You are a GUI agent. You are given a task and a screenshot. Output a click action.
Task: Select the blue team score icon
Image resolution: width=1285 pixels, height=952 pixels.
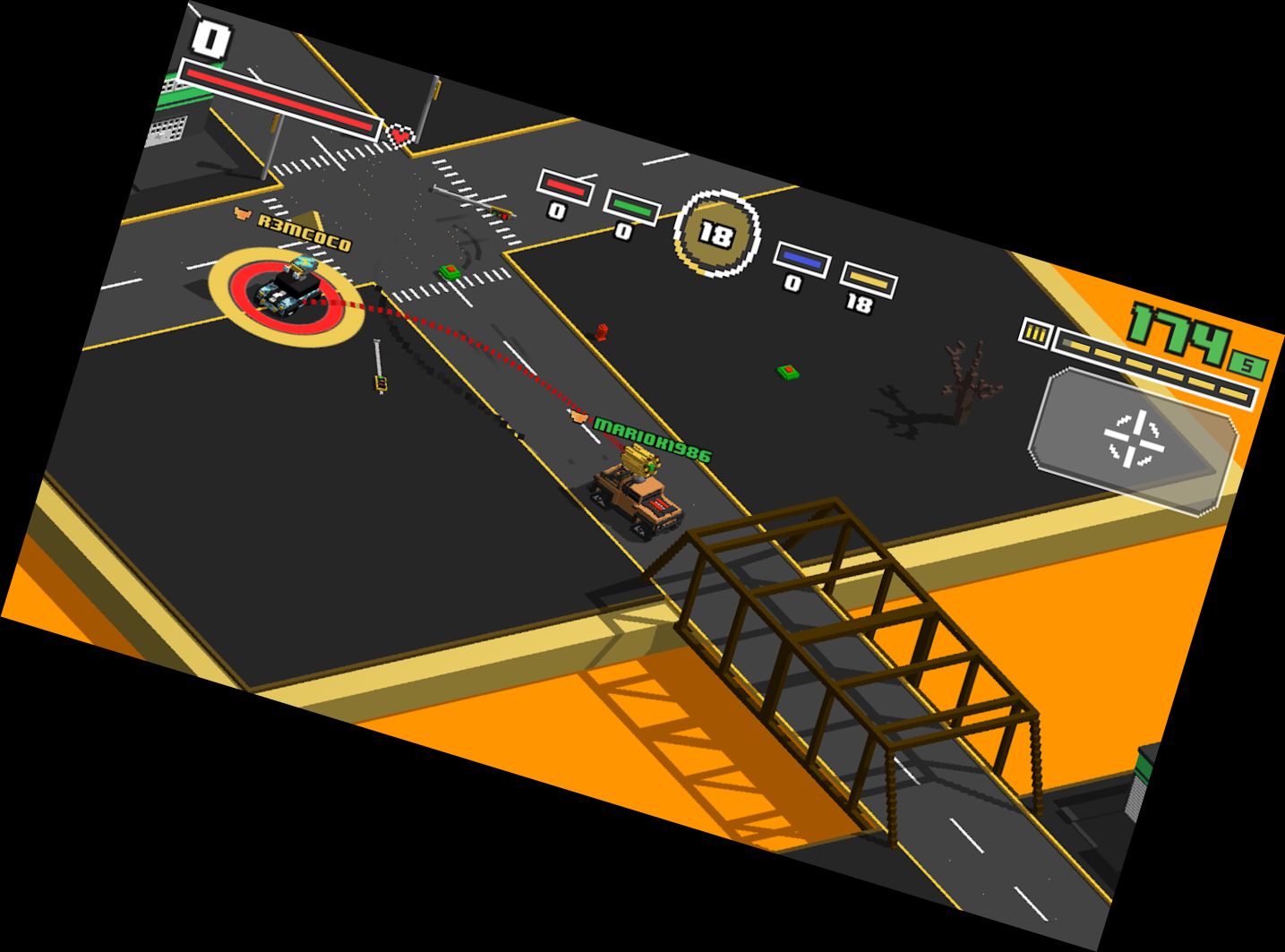coord(802,258)
